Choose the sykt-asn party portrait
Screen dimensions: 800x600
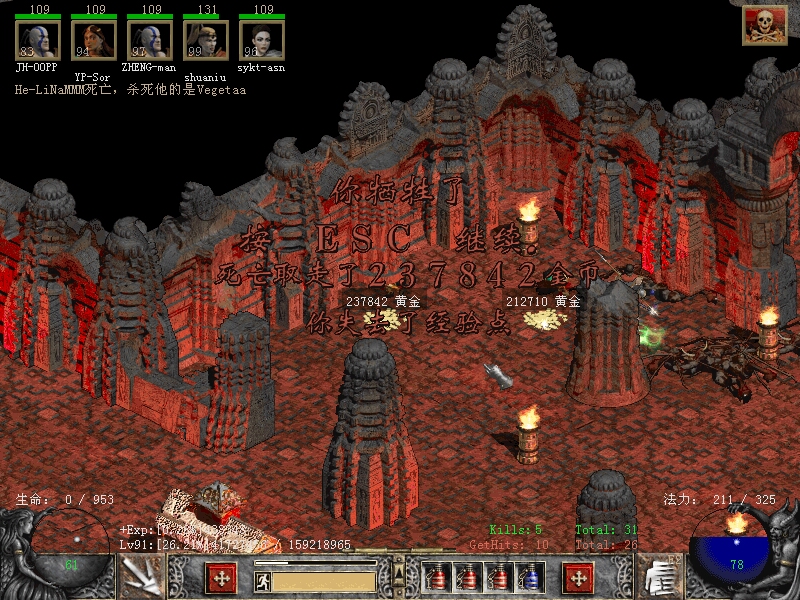[262, 40]
